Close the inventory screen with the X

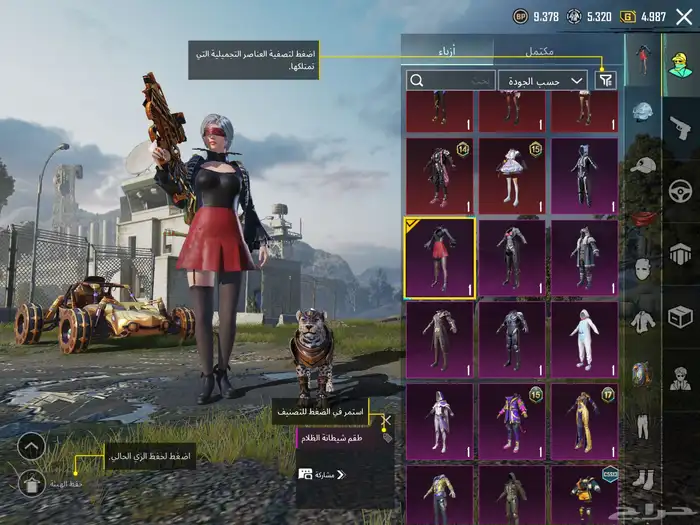(x=684, y=16)
